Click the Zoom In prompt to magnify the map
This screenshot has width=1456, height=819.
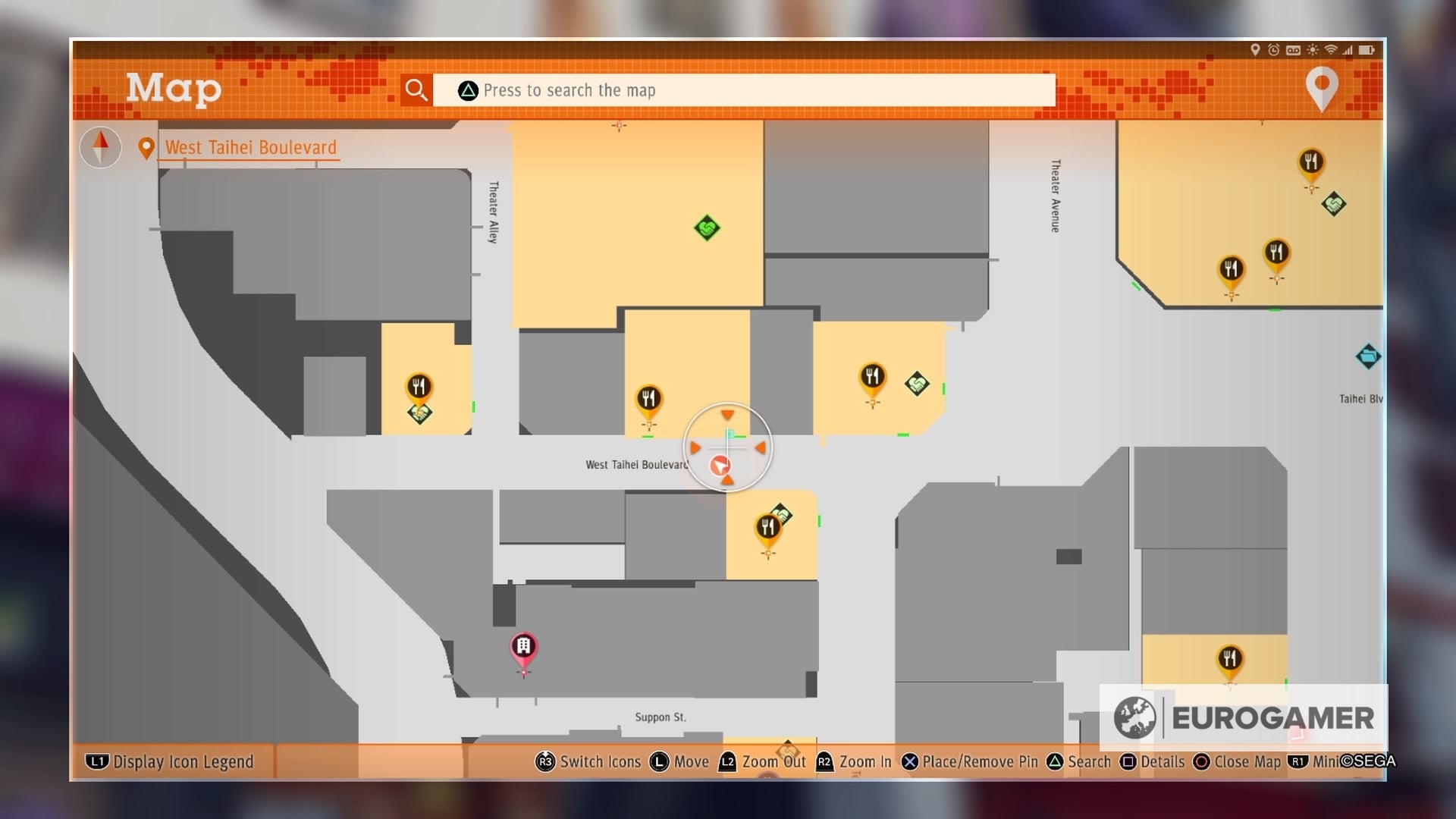pos(855,761)
